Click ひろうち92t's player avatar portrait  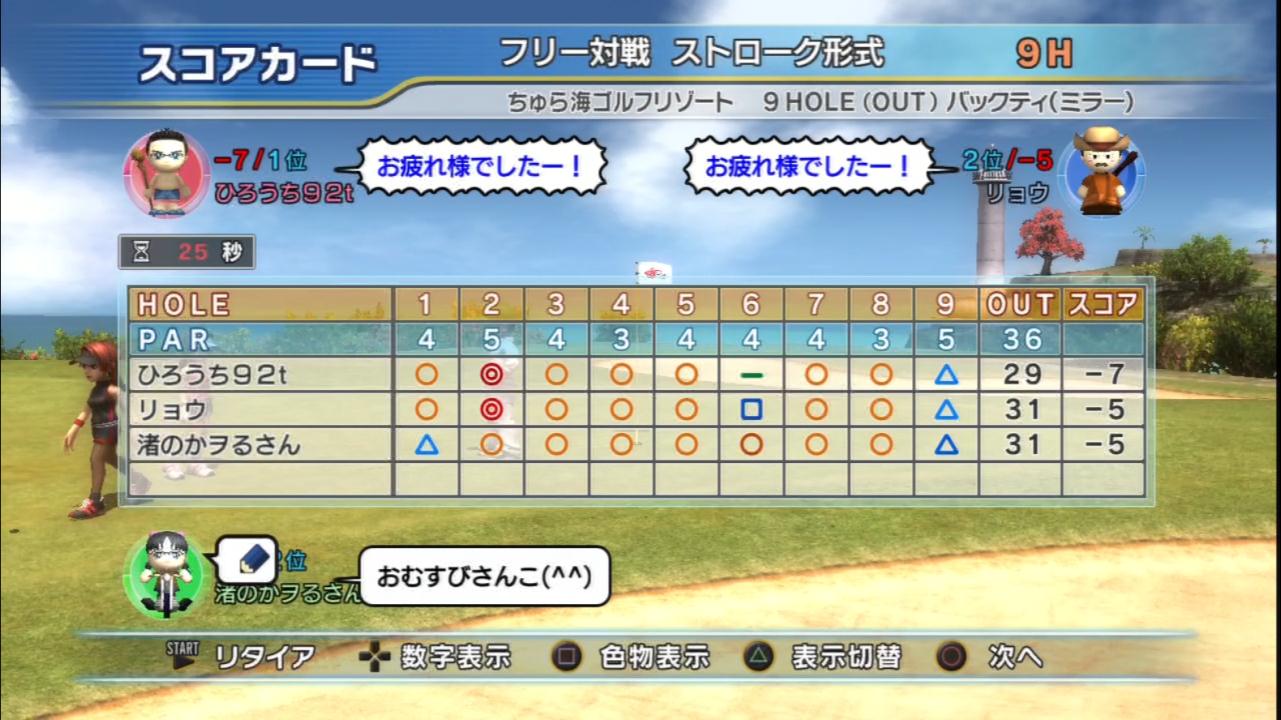pyautogui.click(x=165, y=173)
